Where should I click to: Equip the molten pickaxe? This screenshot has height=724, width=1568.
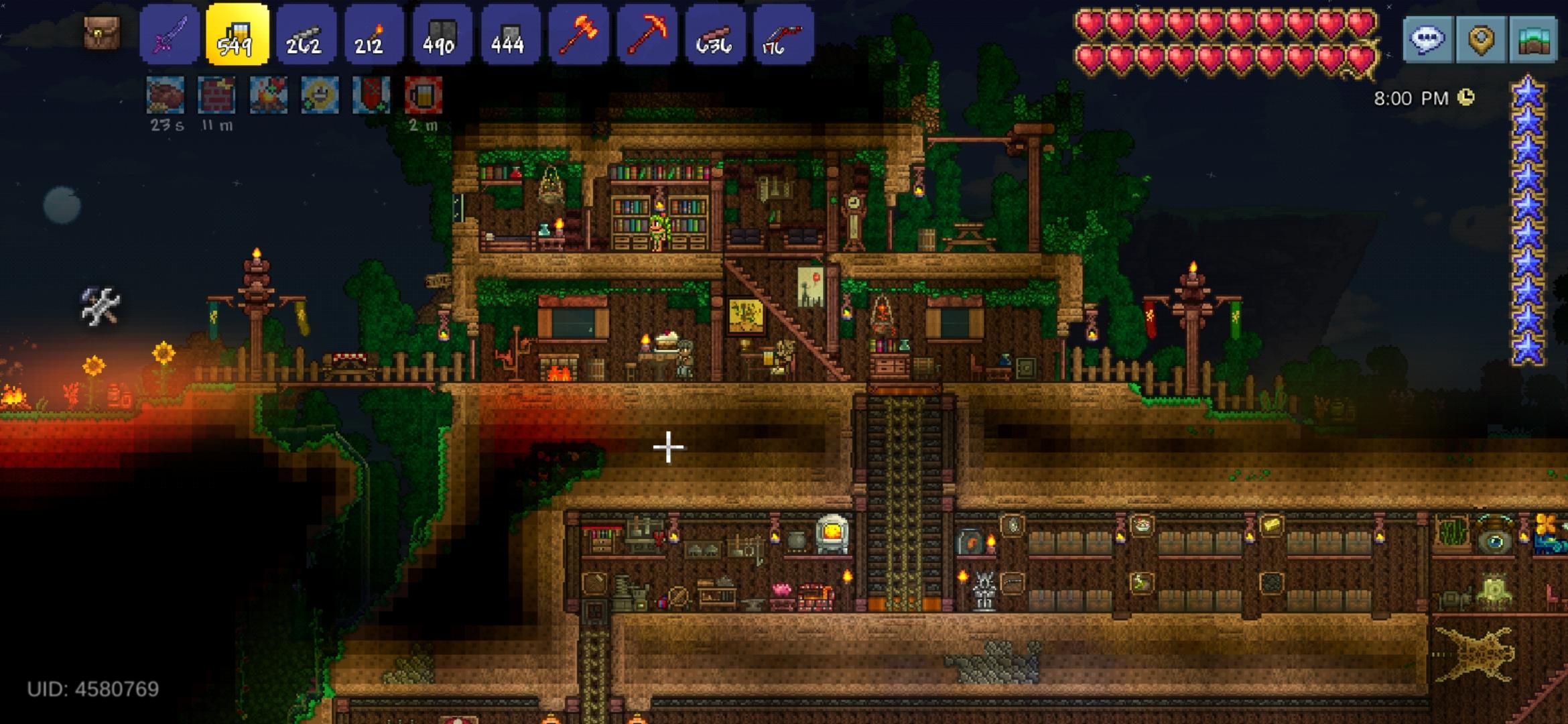click(647, 35)
